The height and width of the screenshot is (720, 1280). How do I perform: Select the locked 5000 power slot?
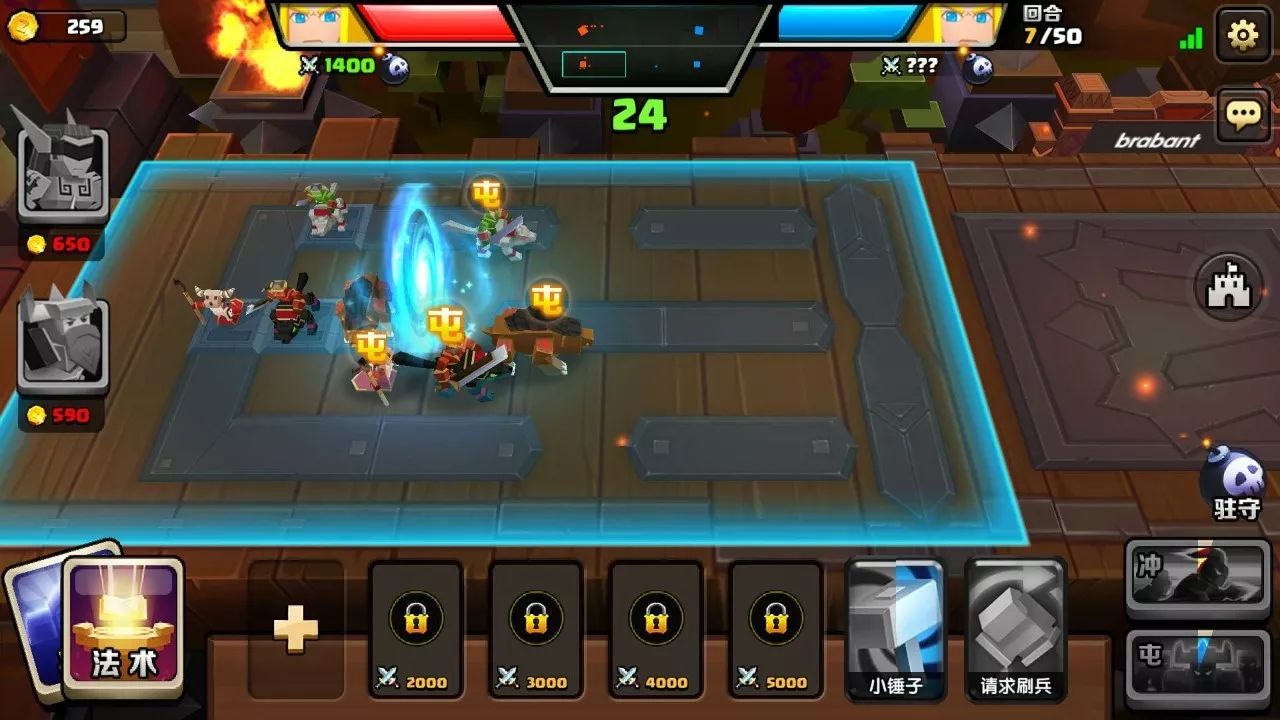point(776,629)
